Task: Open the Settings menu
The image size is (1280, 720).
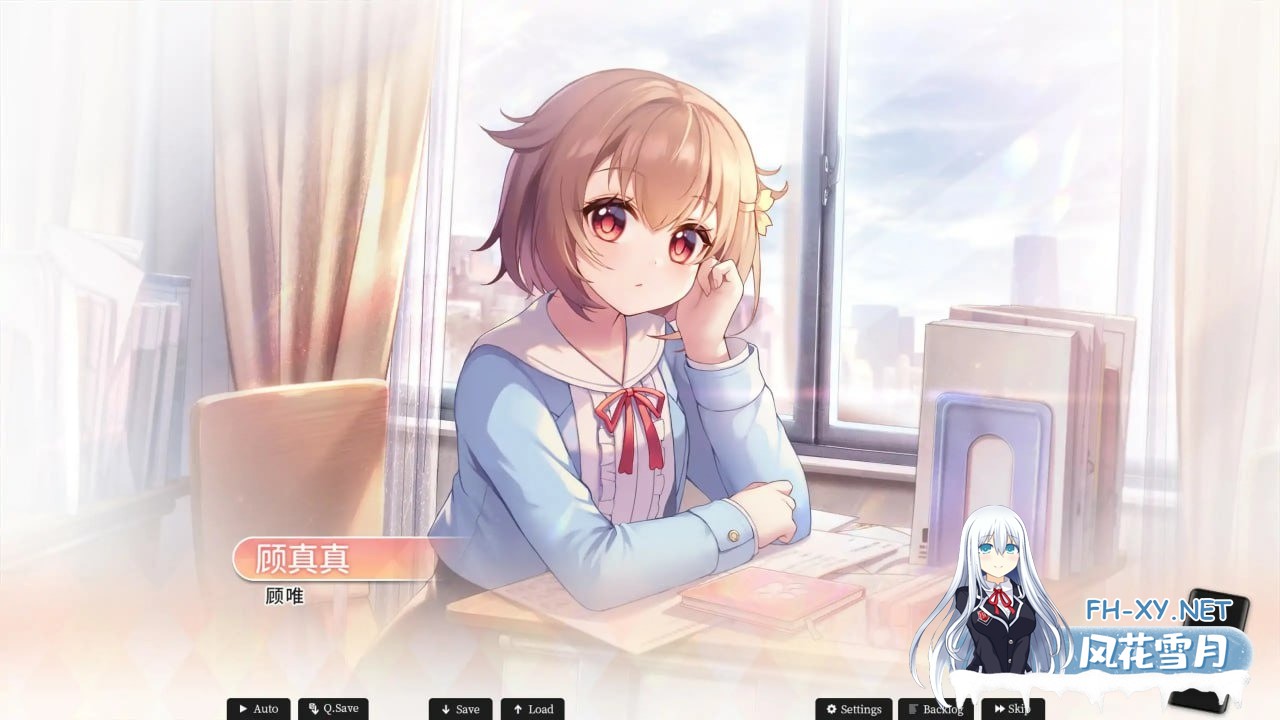Action: pos(853,709)
